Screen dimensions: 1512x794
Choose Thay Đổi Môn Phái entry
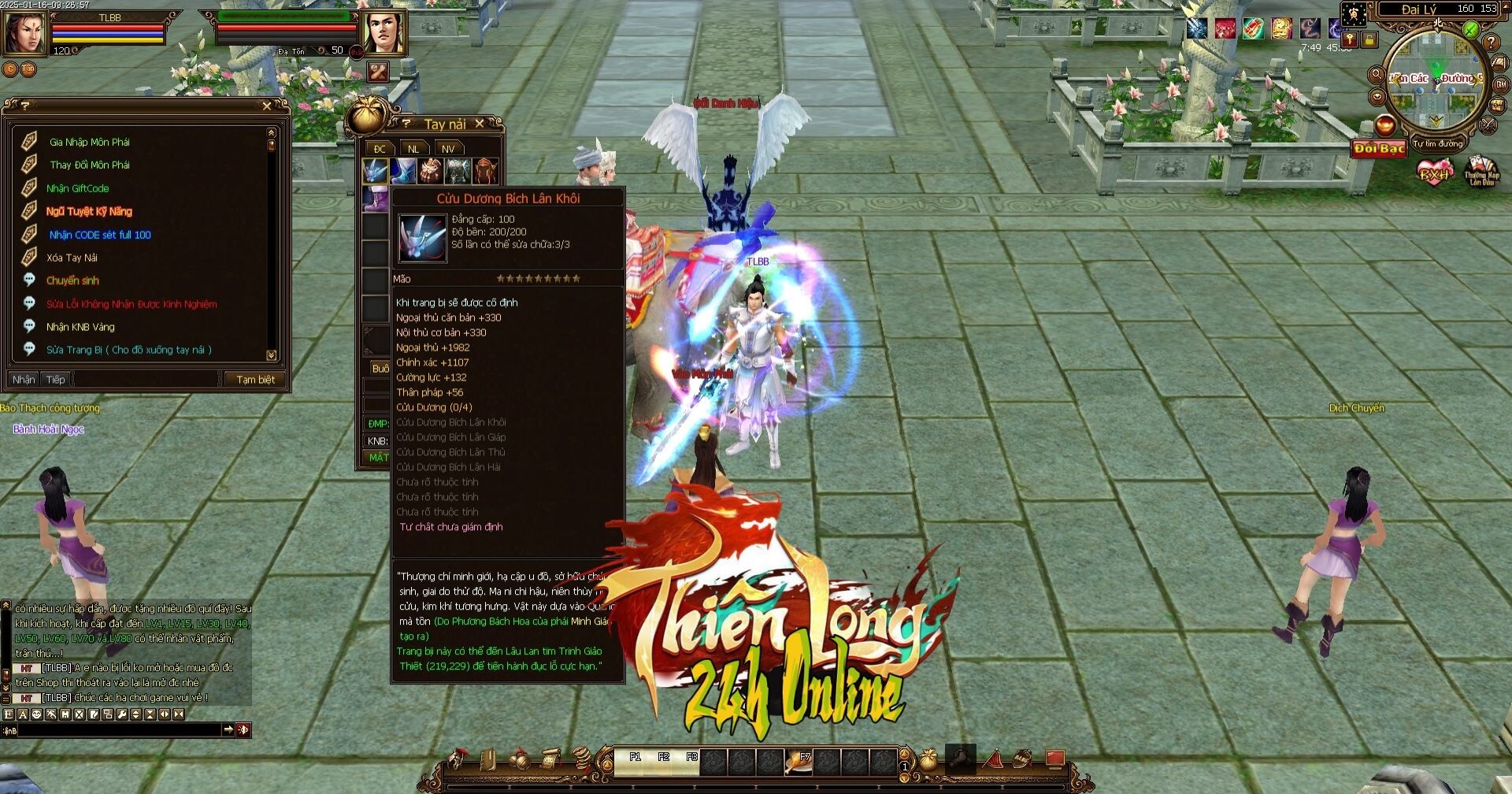coord(89,165)
